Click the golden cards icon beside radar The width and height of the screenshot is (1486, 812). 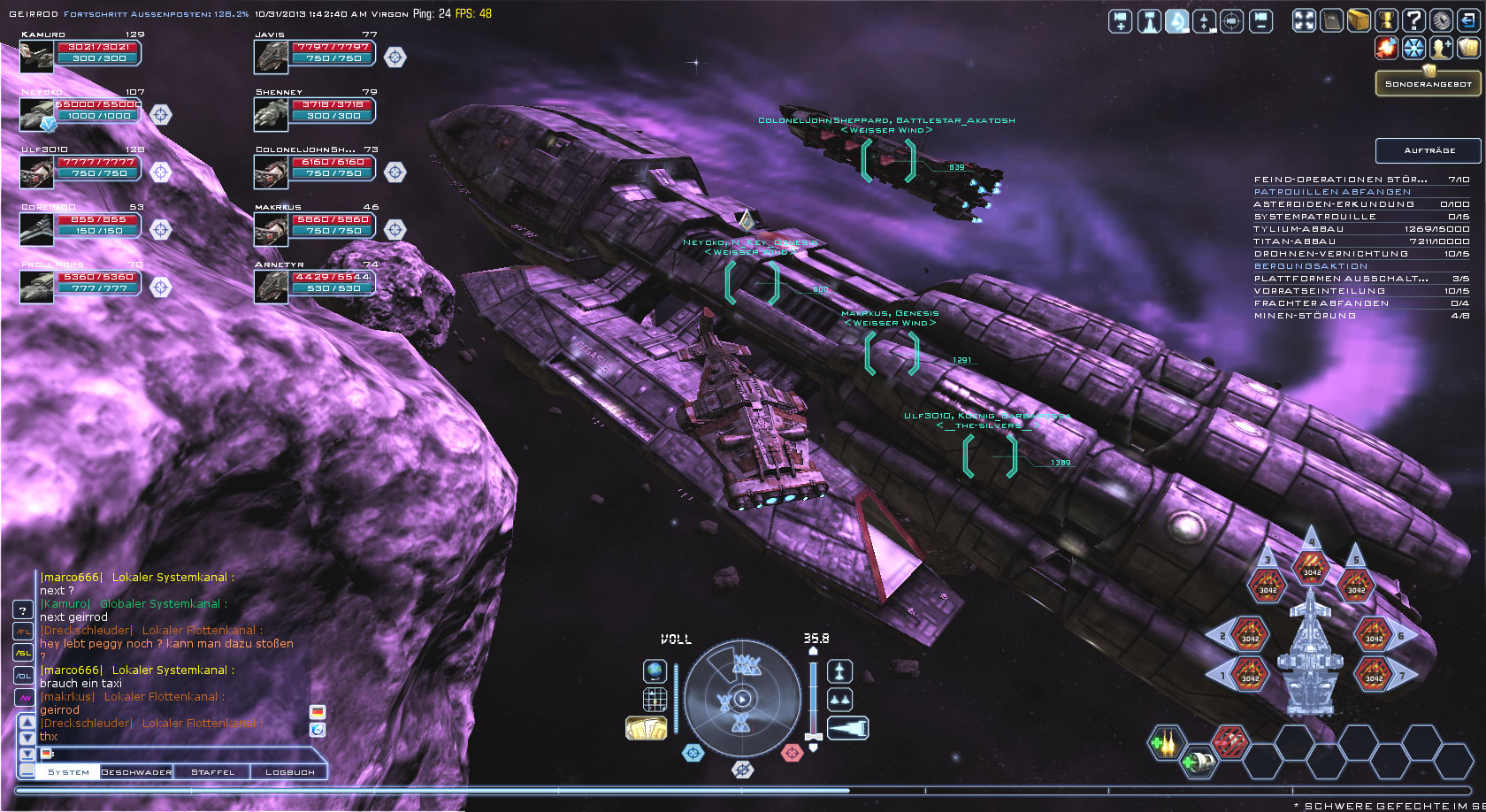coord(646,728)
